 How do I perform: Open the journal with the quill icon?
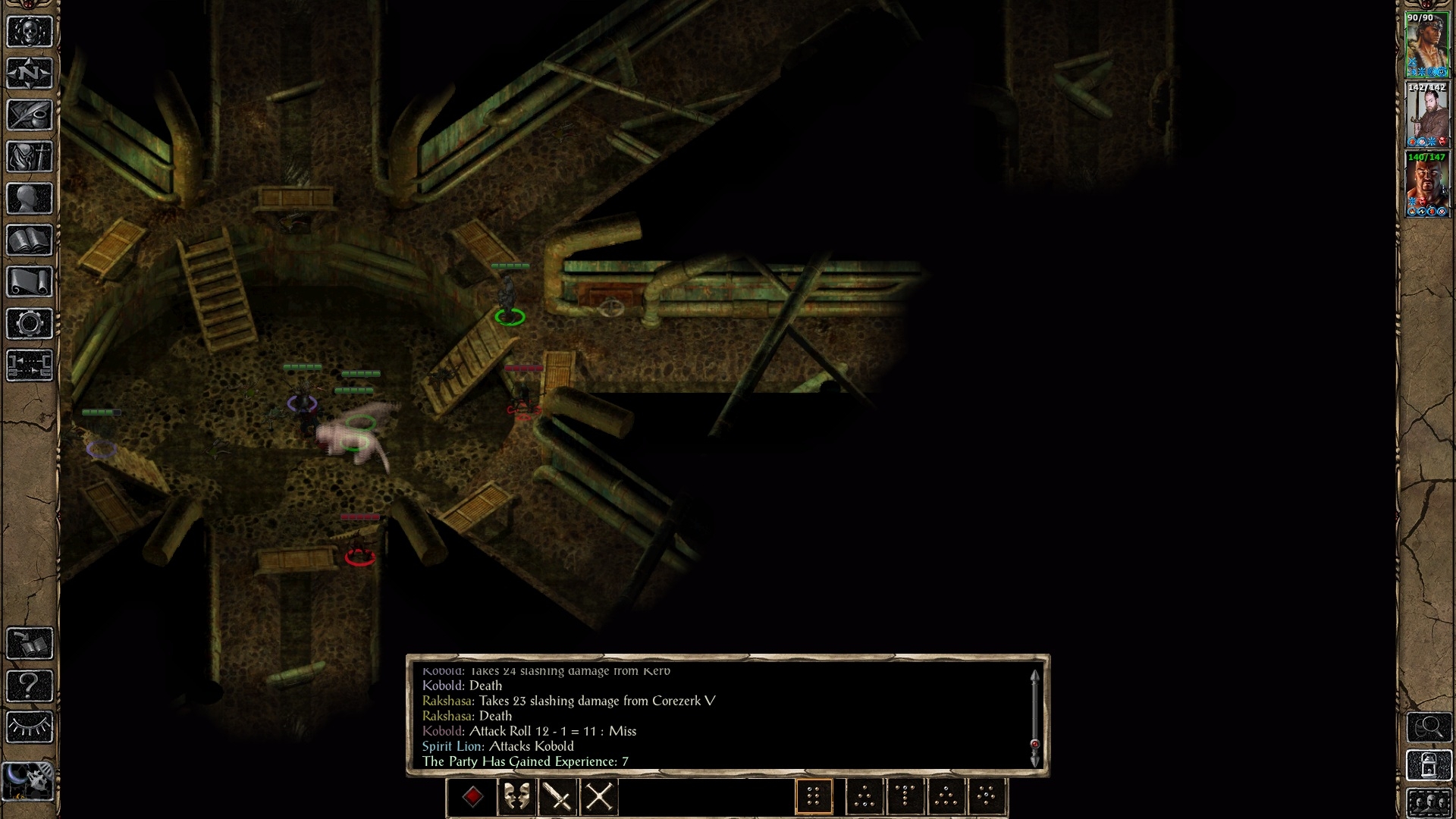click(30, 115)
